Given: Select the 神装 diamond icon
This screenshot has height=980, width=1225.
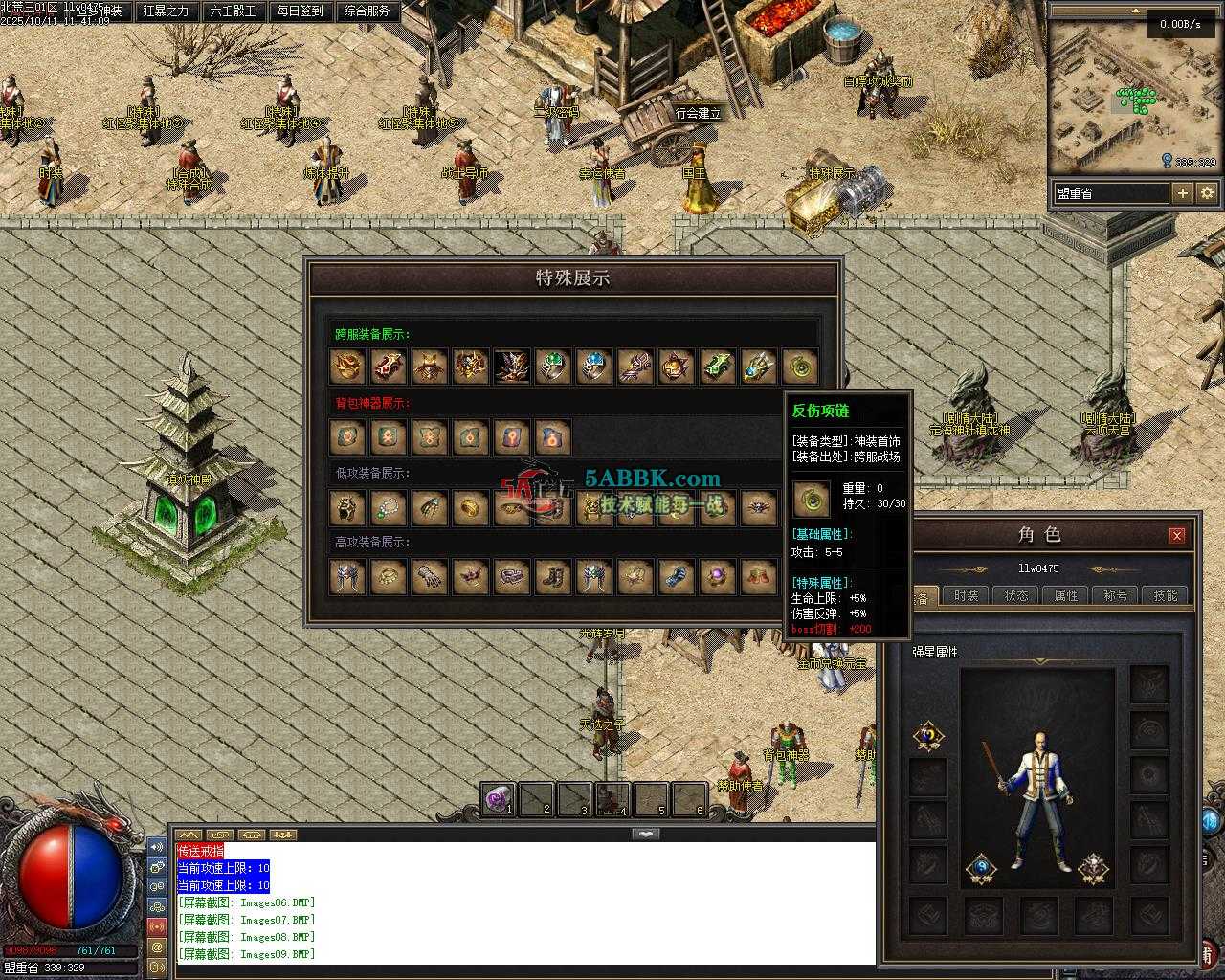Looking at the screenshot, I should [x=1094, y=869].
